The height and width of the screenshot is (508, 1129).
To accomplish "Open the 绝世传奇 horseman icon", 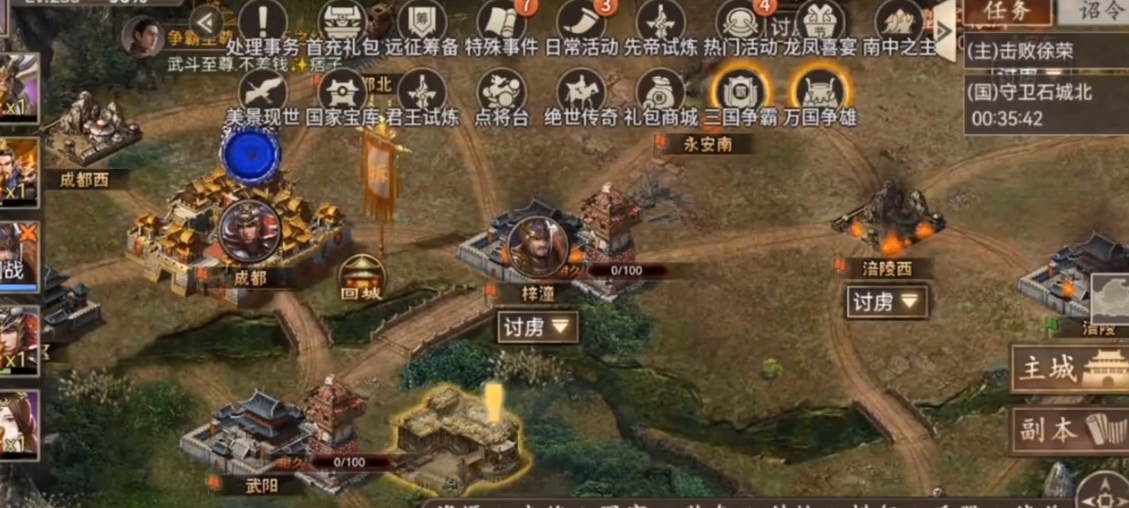I will [x=581, y=93].
